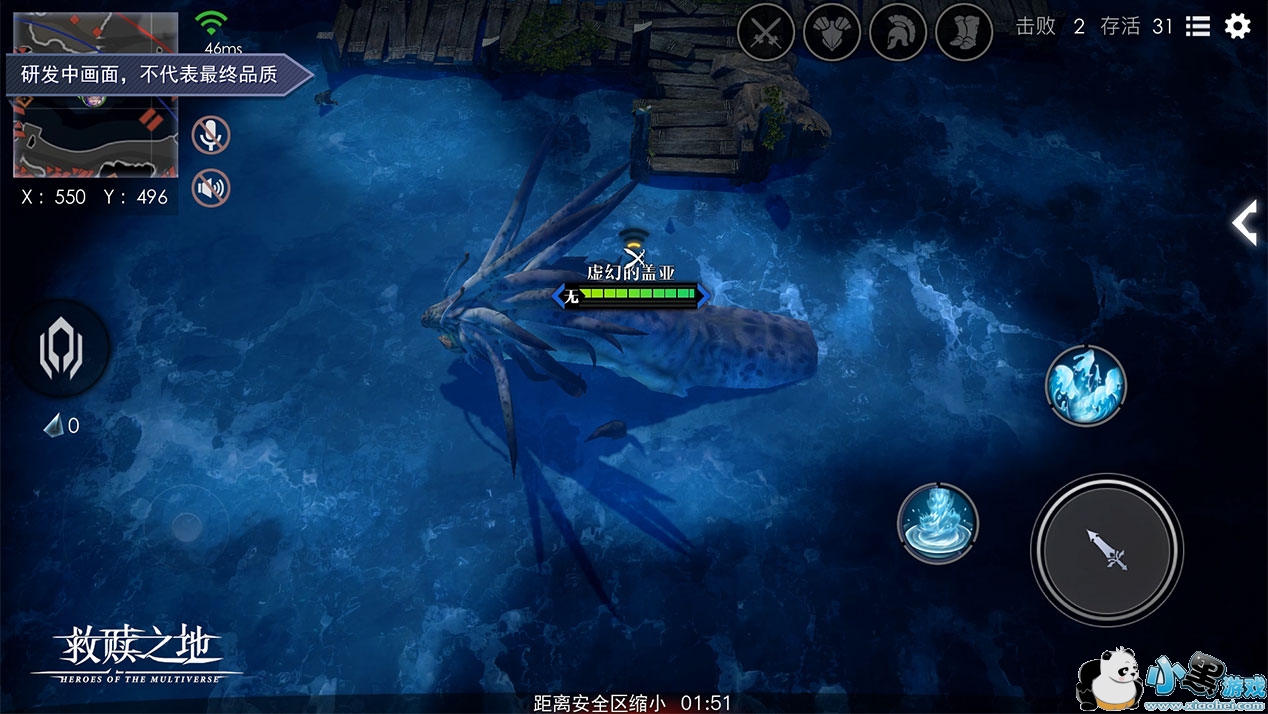Toggle the muted speaker icon
This screenshot has width=1268, height=714.
point(211,188)
